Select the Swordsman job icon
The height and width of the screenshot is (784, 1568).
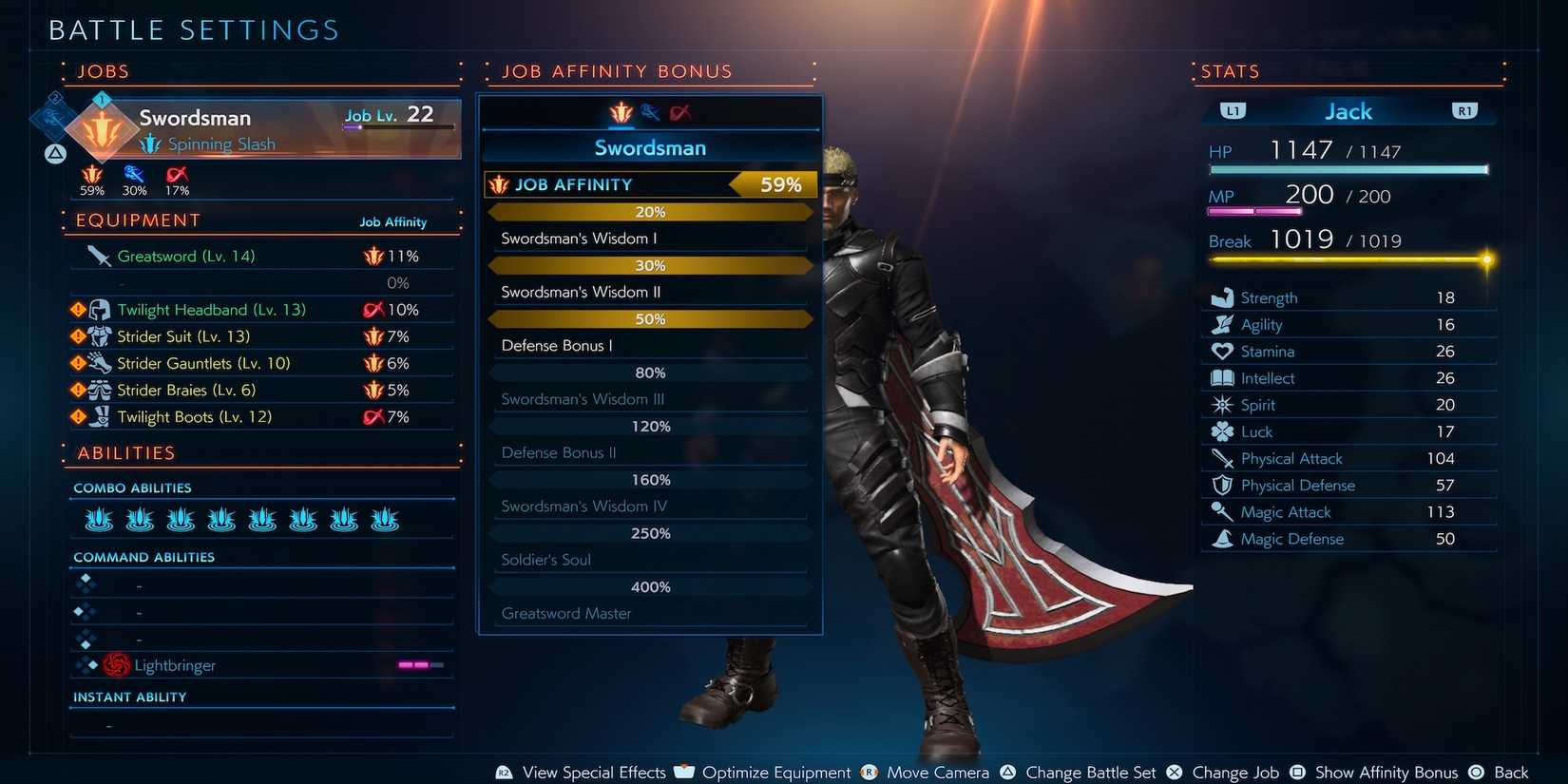(x=103, y=128)
